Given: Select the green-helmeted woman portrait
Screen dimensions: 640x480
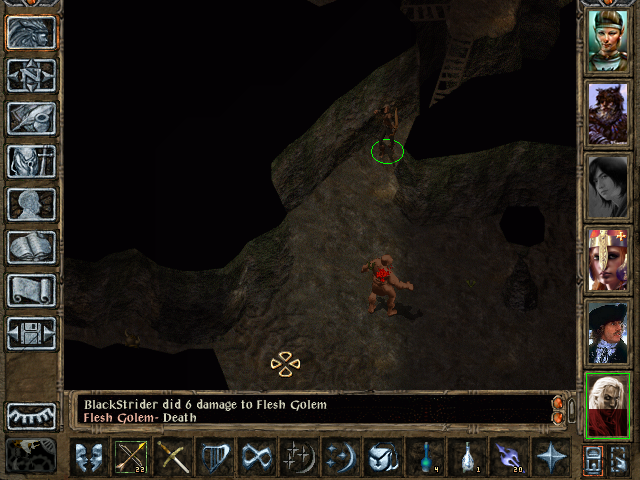Looking at the screenshot, I should click(607, 41).
